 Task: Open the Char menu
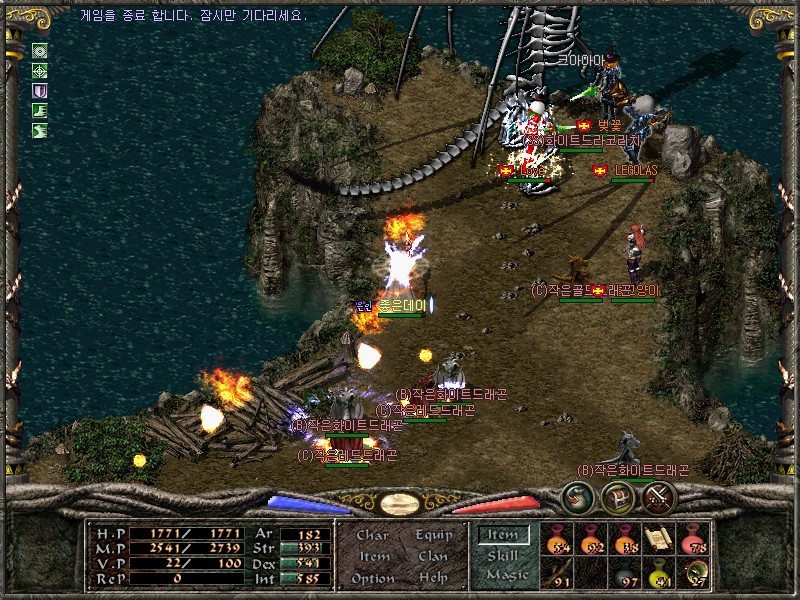tap(372, 535)
